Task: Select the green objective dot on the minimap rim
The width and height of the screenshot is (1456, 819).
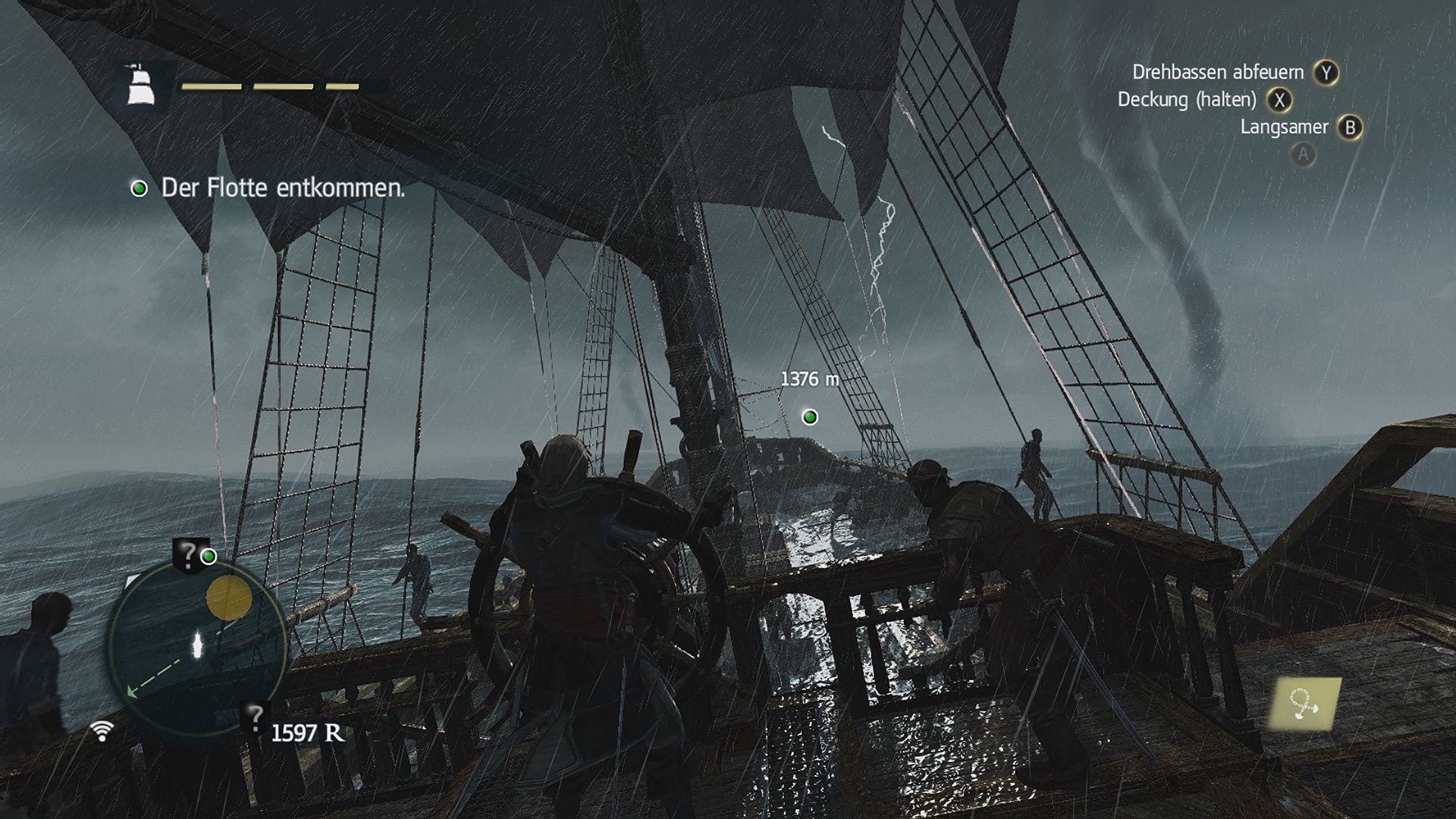Action: [x=208, y=557]
